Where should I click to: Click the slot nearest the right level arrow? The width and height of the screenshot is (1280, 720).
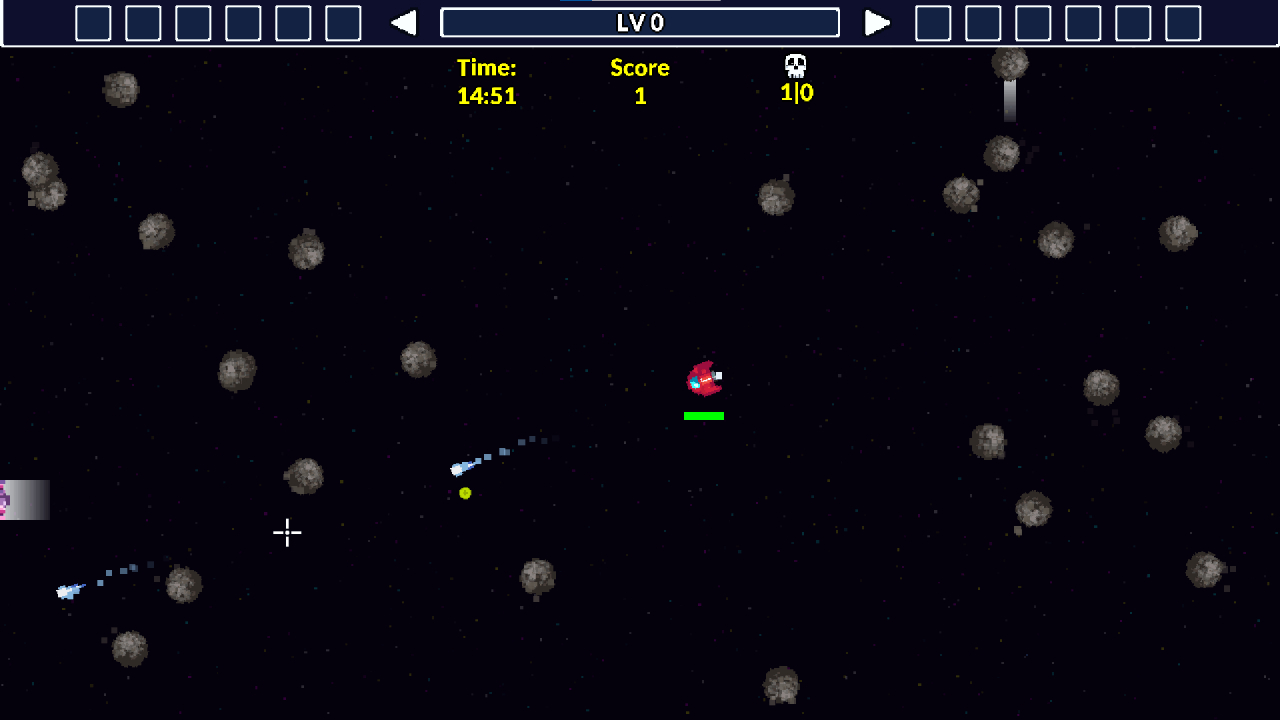click(x=935, y=22)
